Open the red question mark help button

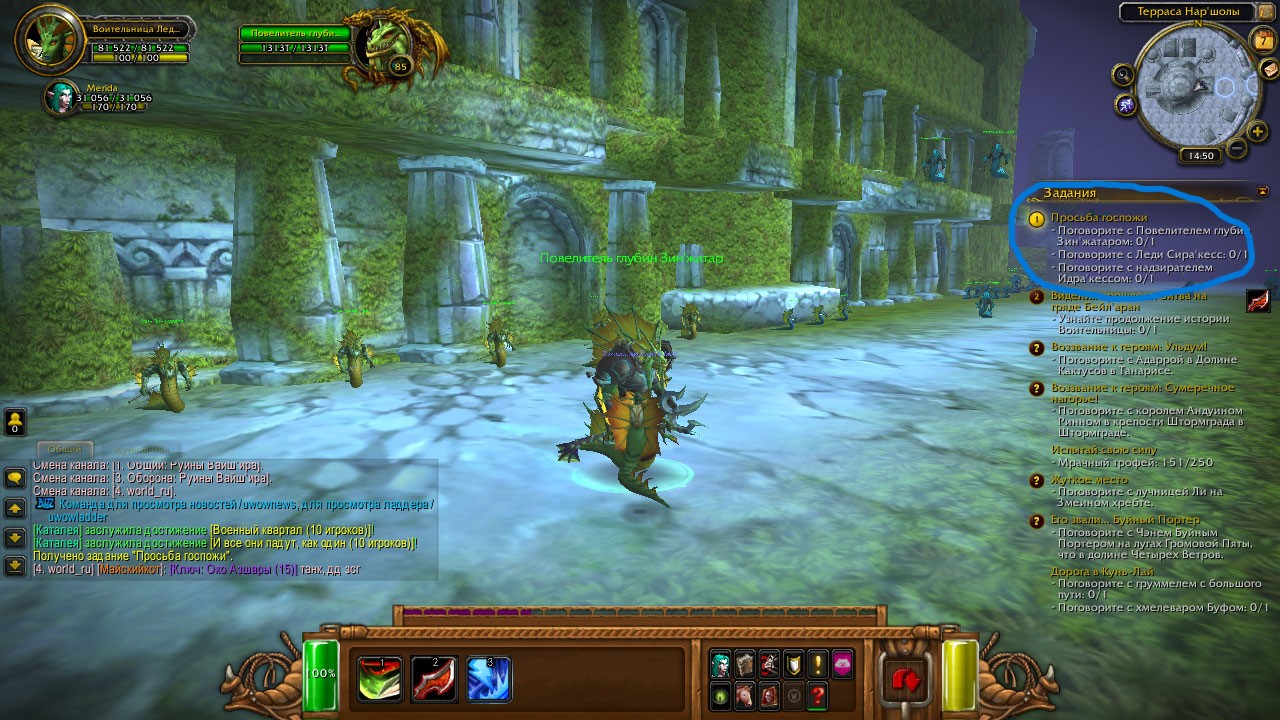click(818, 694)
